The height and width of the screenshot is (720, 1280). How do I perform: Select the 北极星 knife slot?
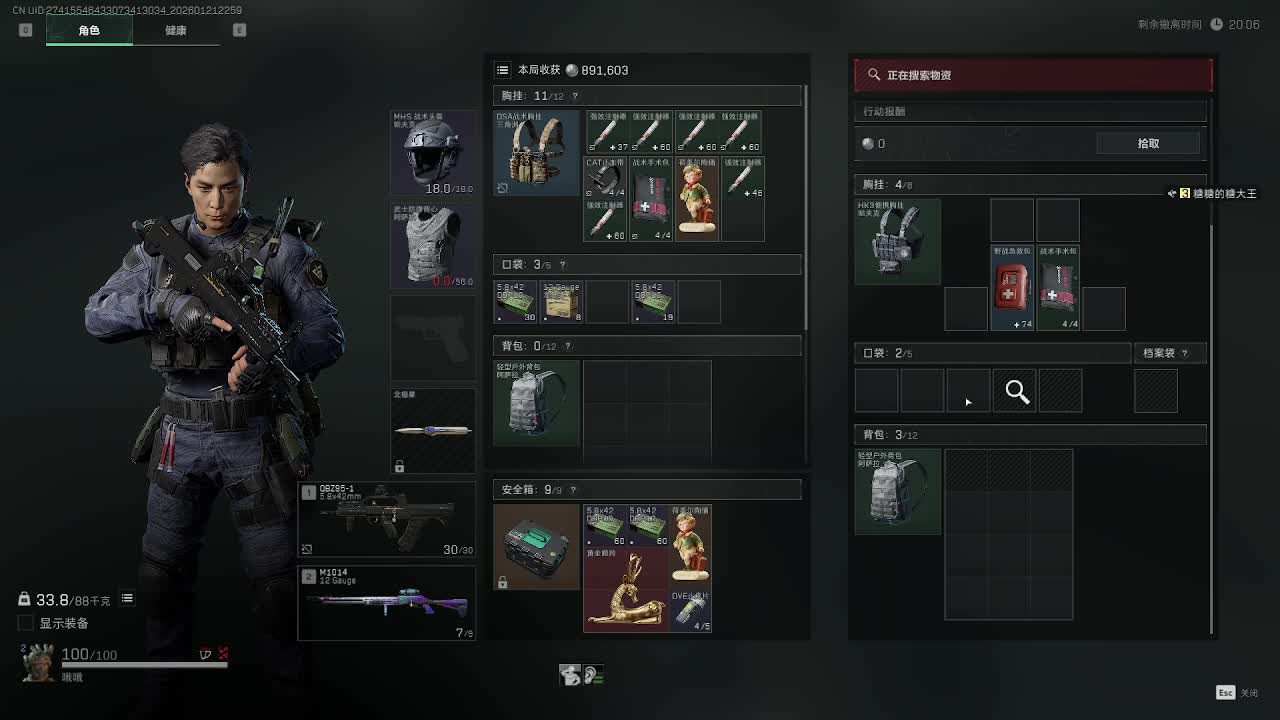coord(433,430)
